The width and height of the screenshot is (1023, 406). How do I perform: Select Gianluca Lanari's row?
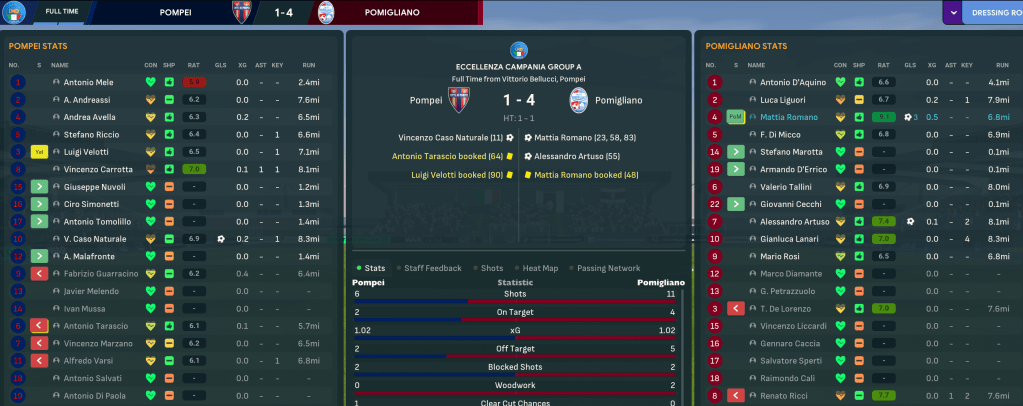[x=789, y=239]
